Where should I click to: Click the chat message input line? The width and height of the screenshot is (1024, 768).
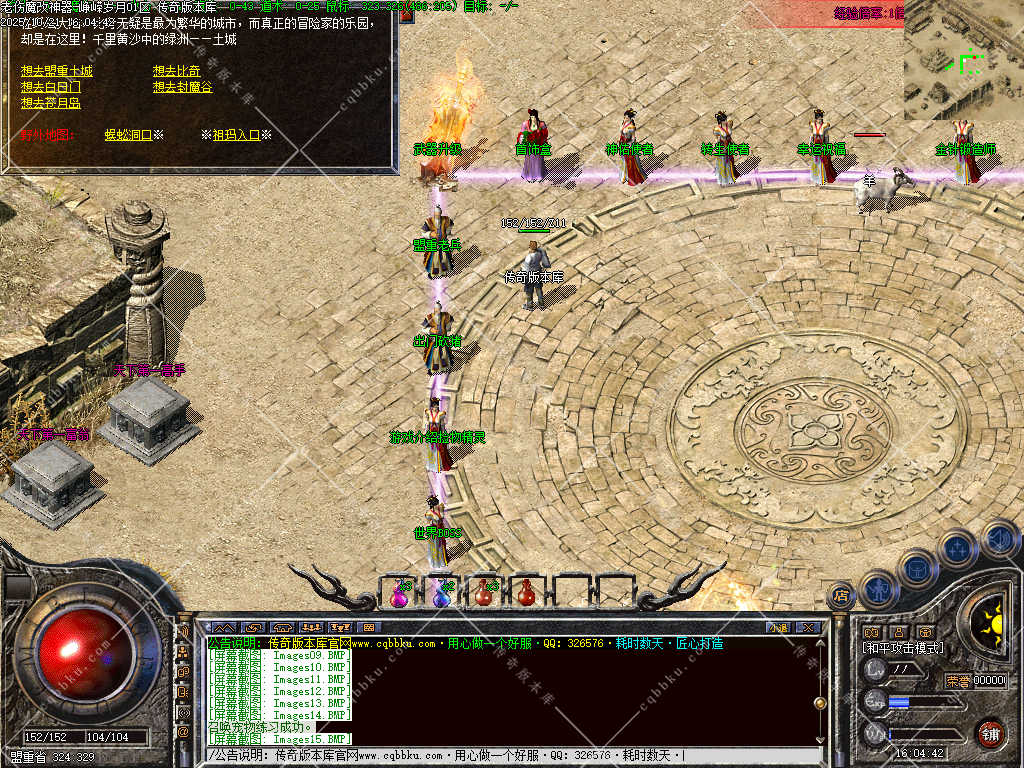[500, 755]
